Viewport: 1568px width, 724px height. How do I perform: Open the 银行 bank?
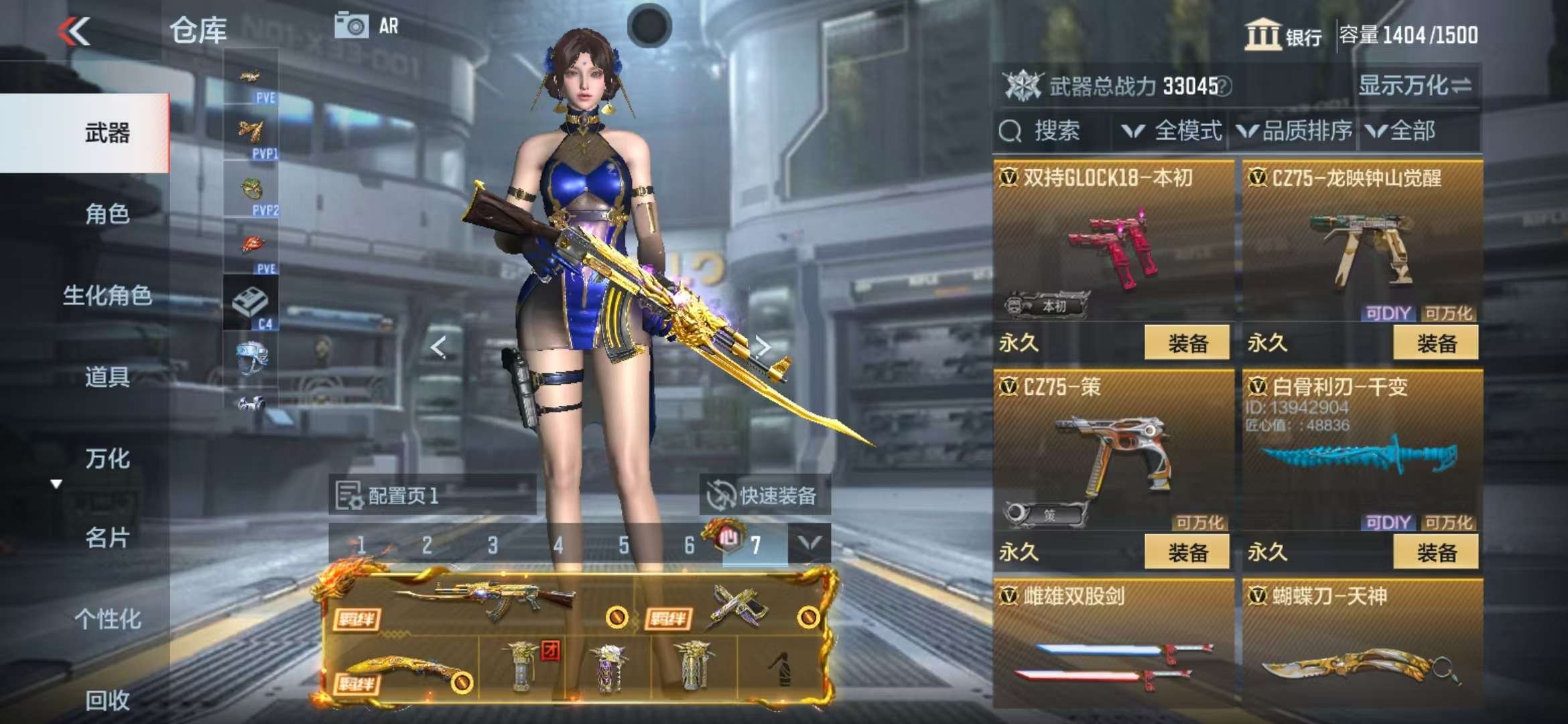(1283, 35)
